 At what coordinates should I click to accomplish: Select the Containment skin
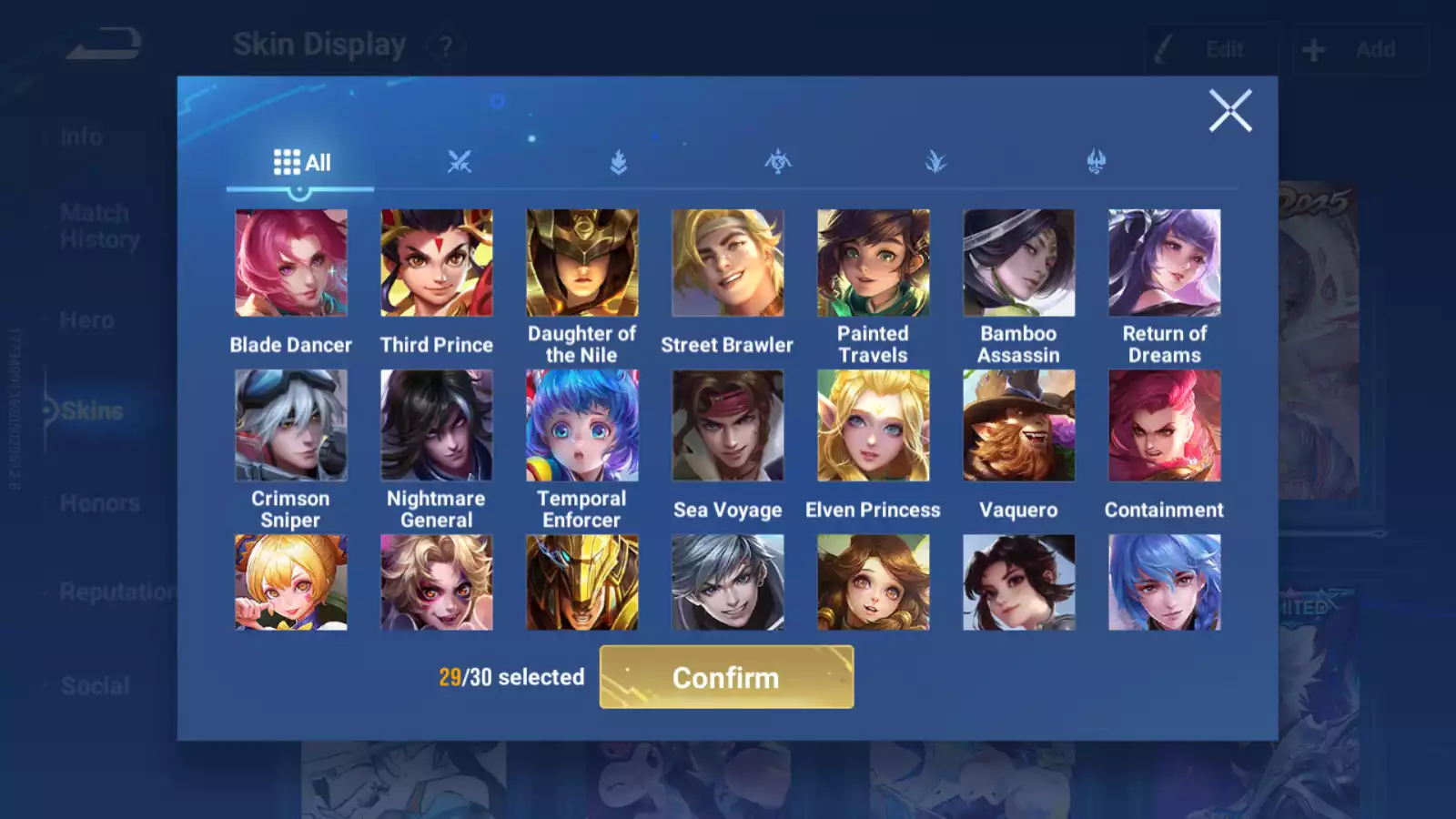(x=1164, y=425)
